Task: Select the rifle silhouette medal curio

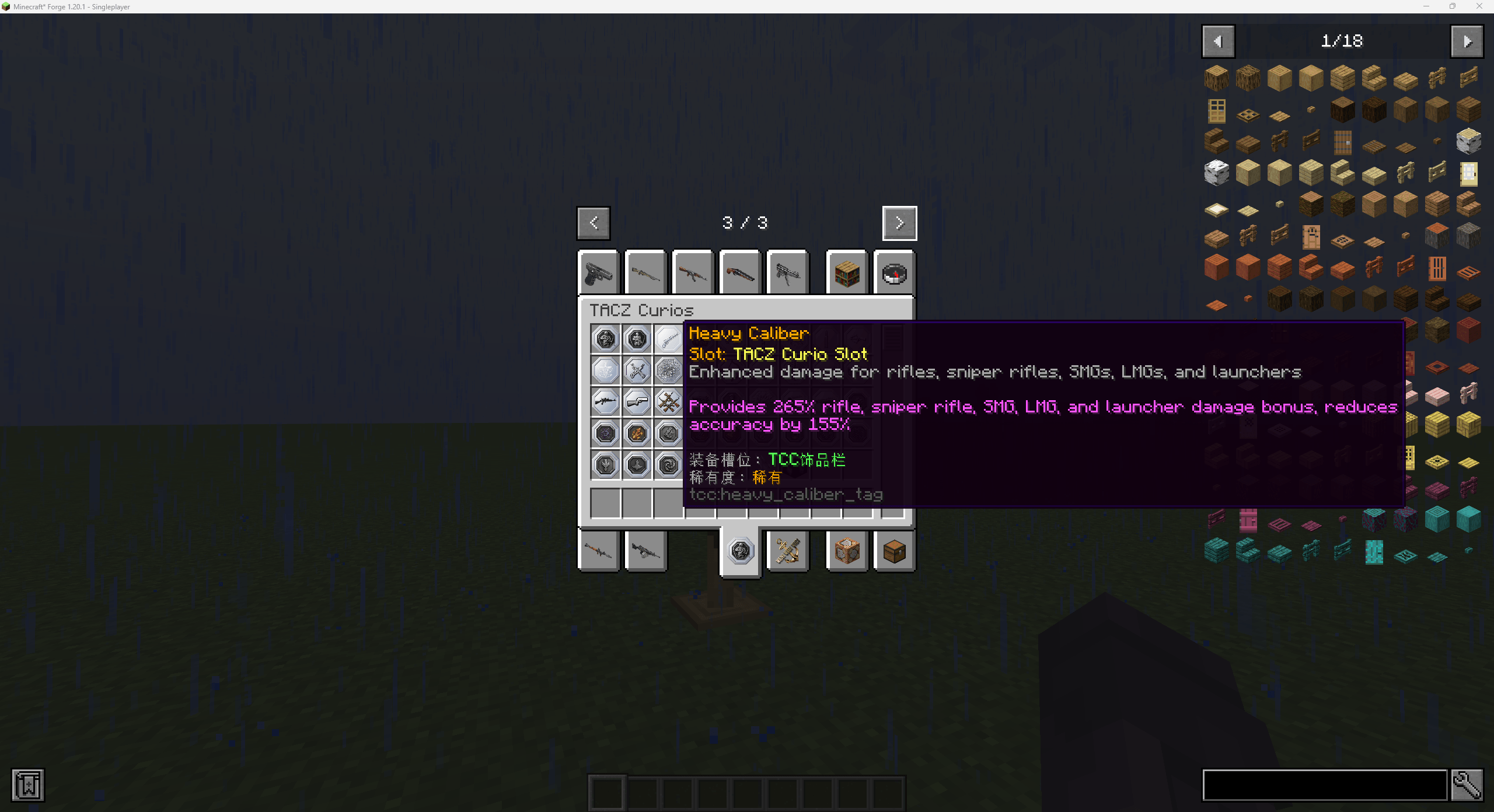Action: (x=605, y=402)
